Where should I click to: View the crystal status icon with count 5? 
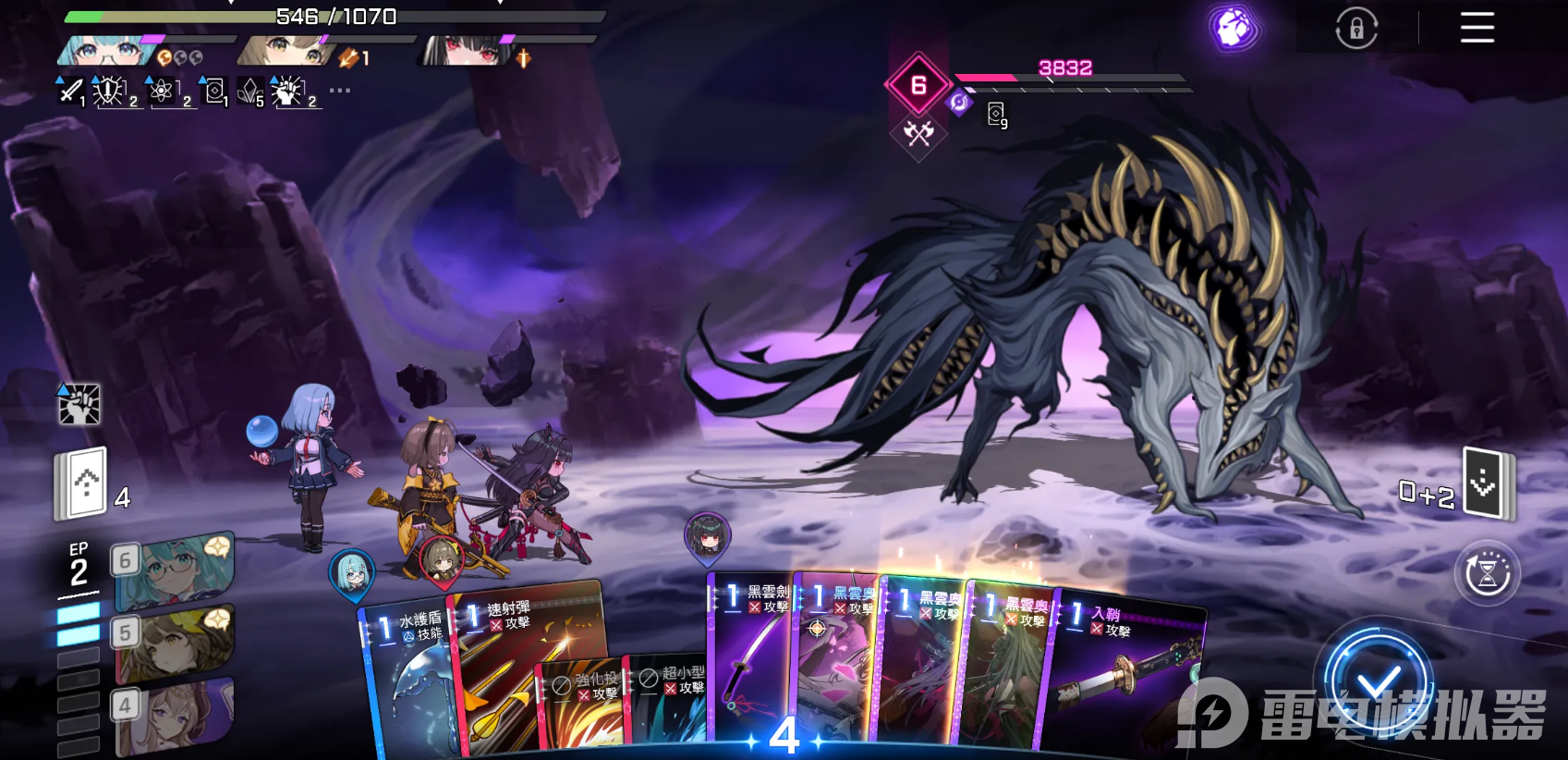pos(250,91)
